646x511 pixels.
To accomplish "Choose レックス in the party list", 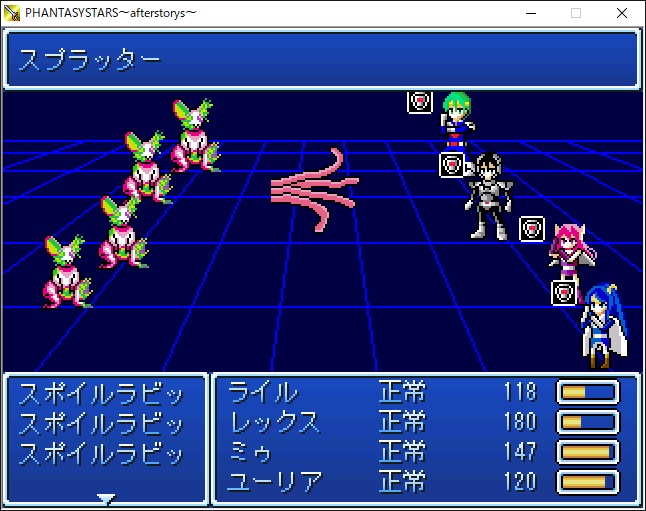I will [x=275, y=421].
